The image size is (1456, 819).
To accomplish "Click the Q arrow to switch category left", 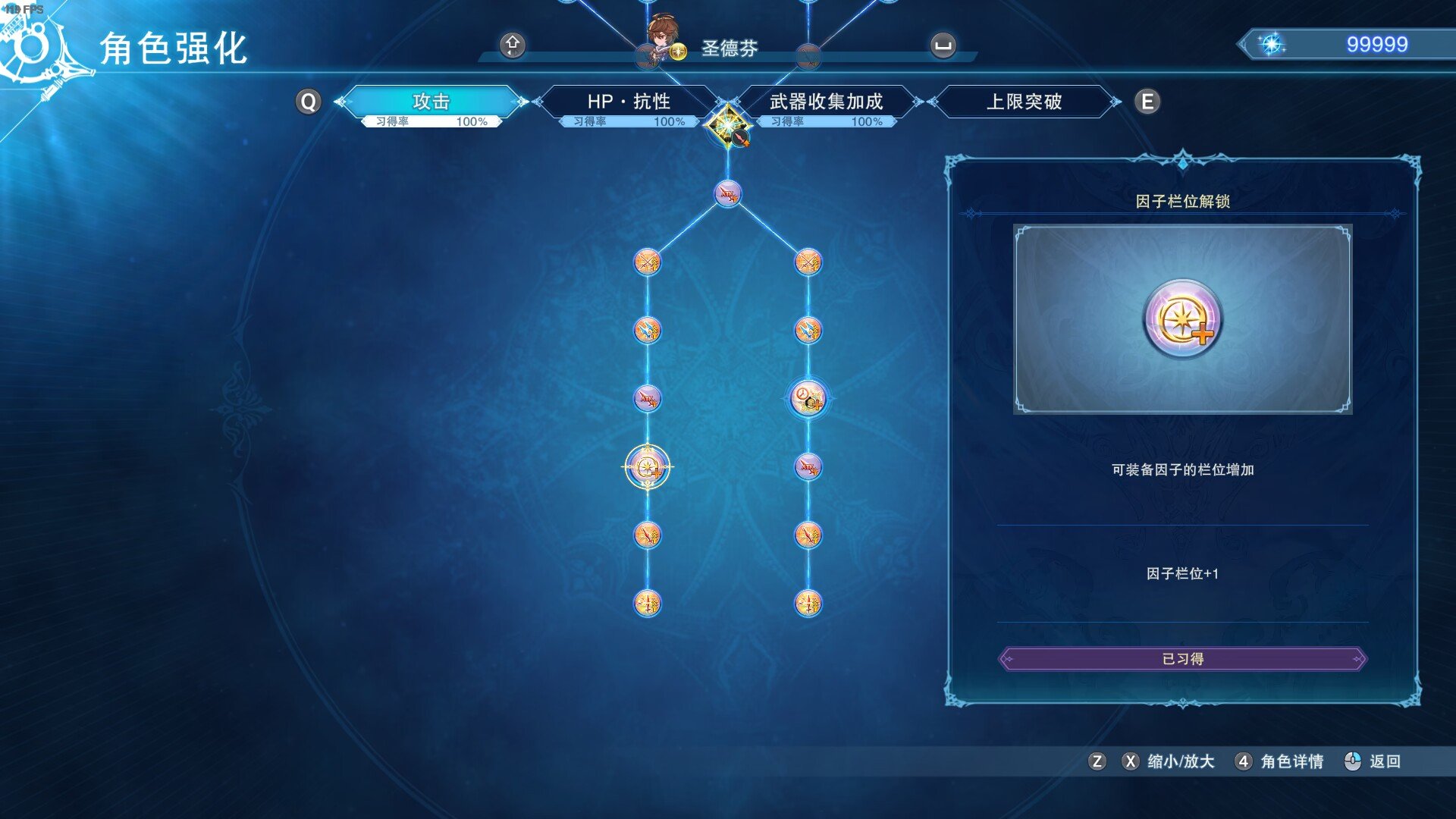I will pyautogui.click(x=308, y=100).
